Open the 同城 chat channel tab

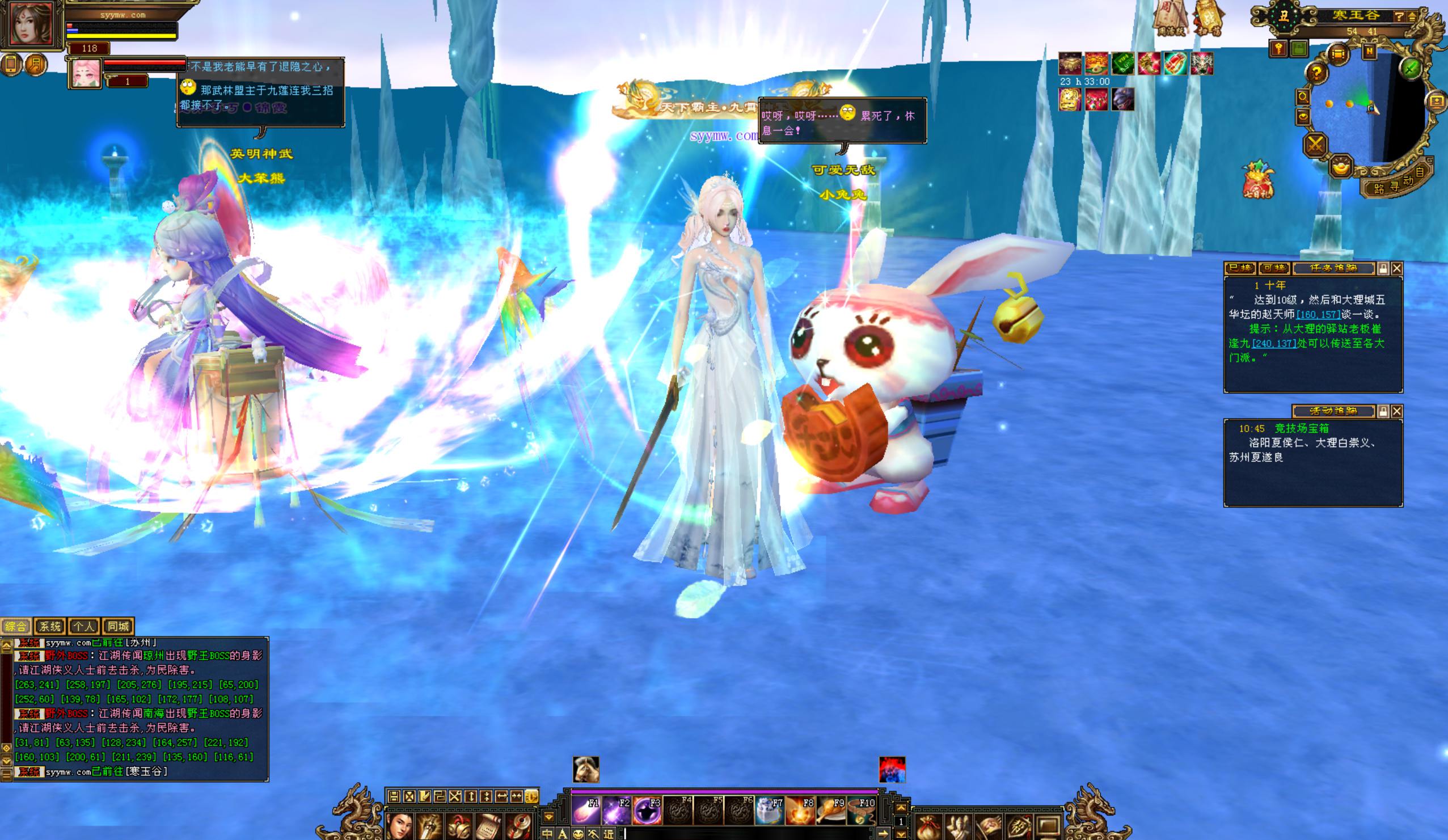point(119,626)
